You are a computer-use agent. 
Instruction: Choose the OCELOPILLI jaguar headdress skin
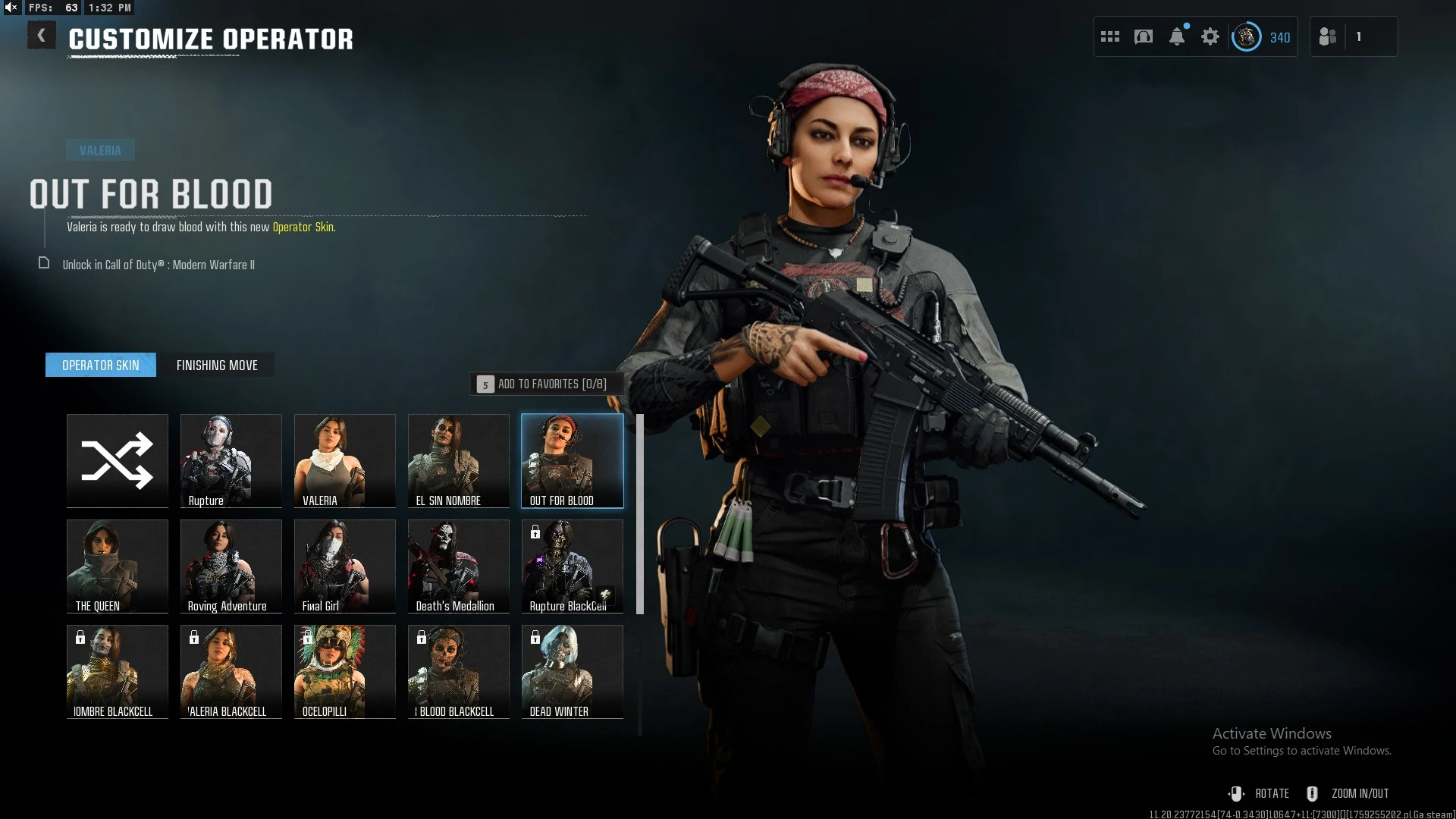(x=345, y=671)
